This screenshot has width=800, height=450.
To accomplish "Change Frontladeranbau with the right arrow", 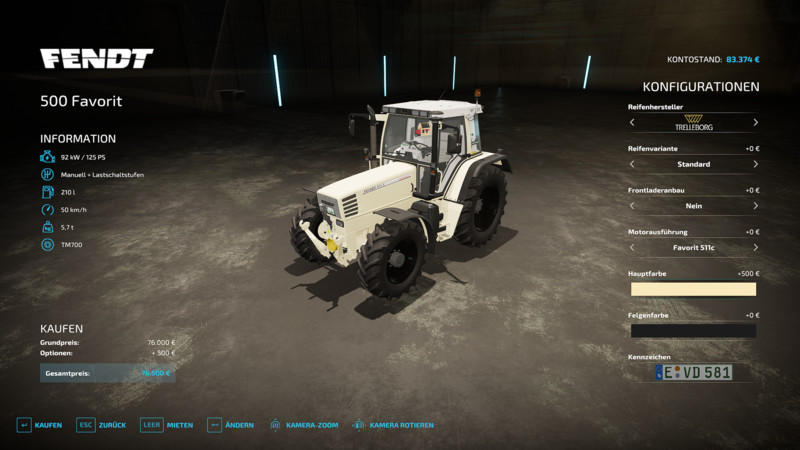I will coord(755,206).
